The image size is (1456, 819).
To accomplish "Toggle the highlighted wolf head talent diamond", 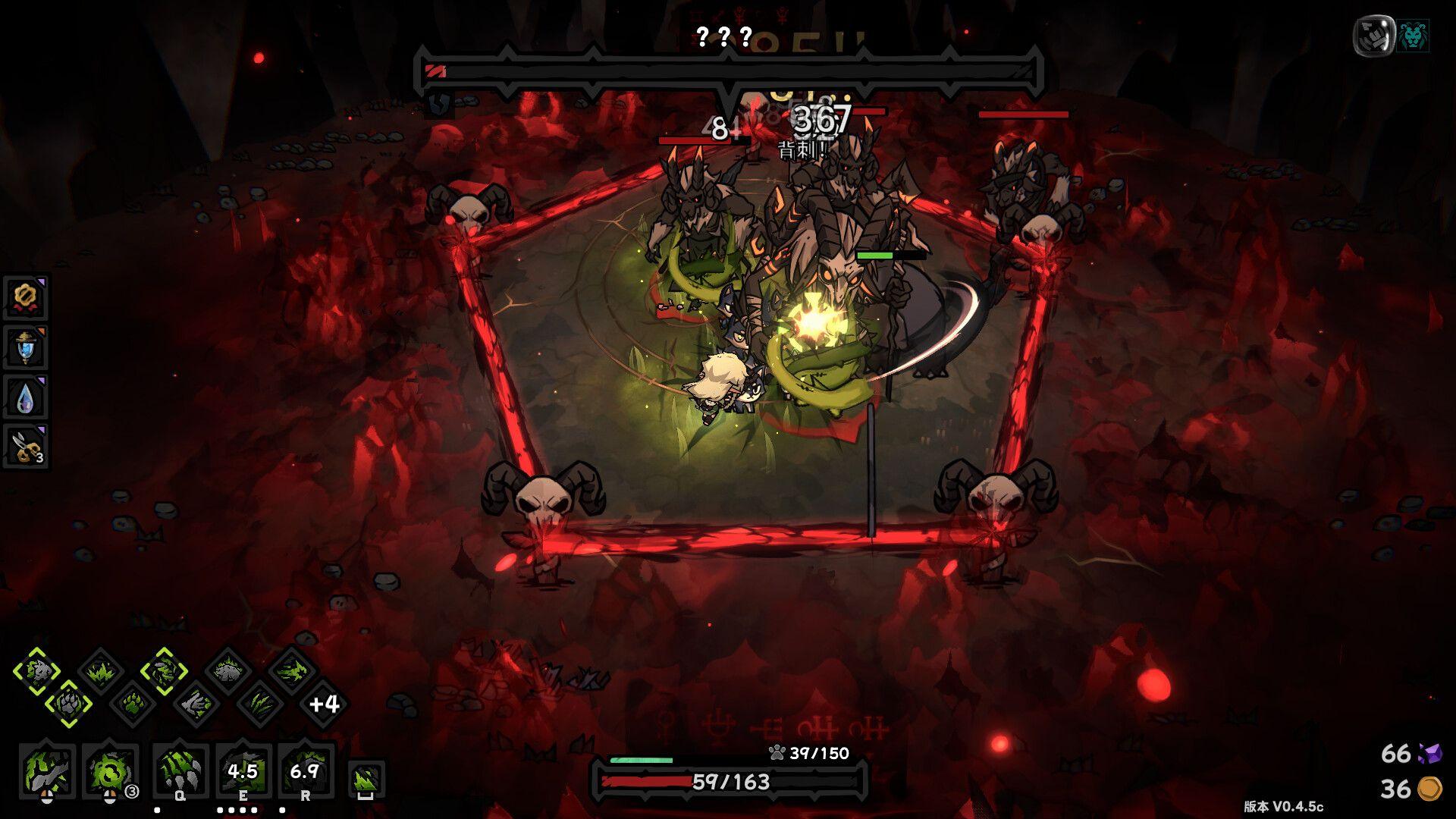I will (38, 671).
